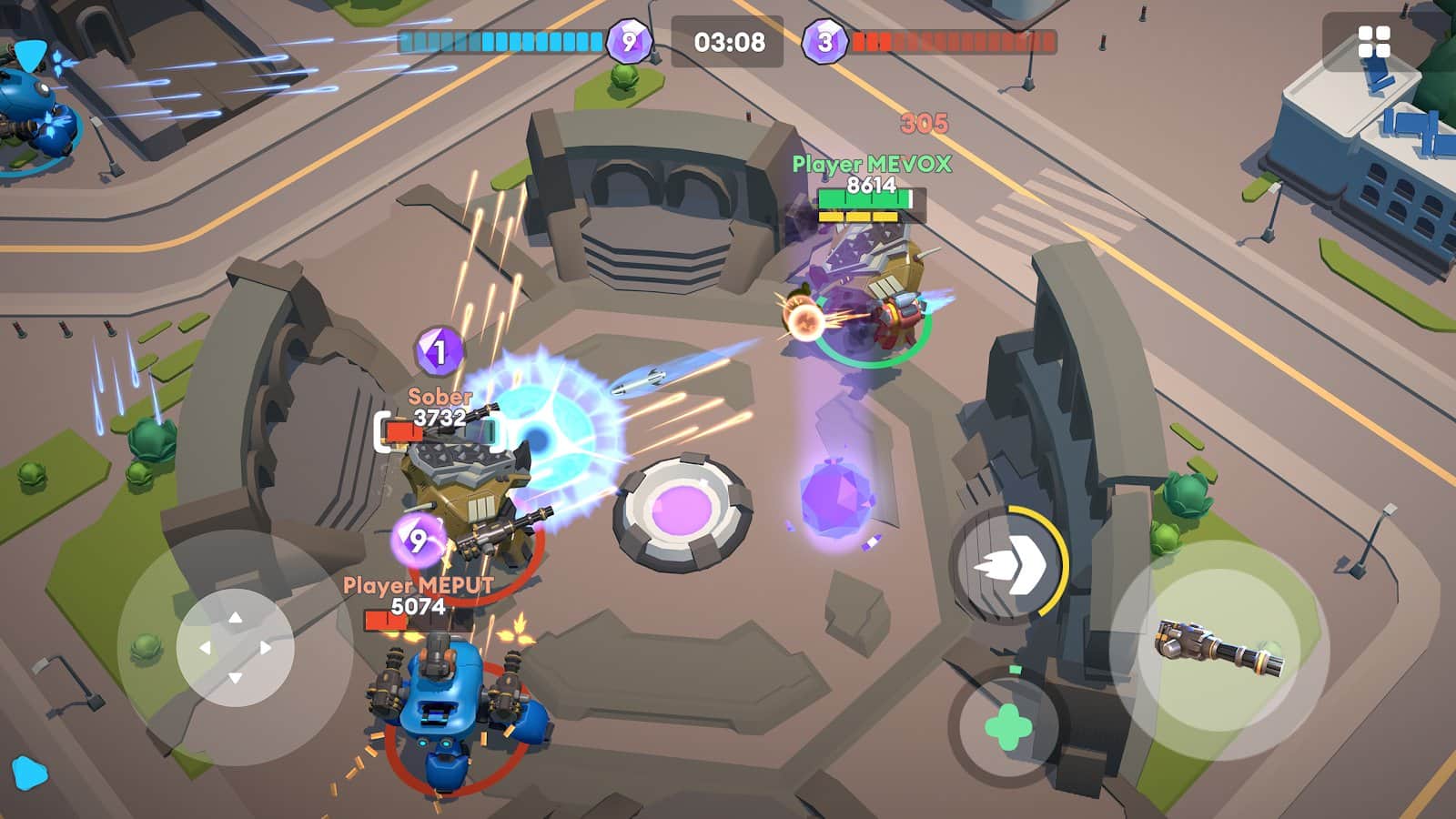Fire the minigun weapon button
The height and width of the screenshot is (819, 1456).
coord(1219,650)
